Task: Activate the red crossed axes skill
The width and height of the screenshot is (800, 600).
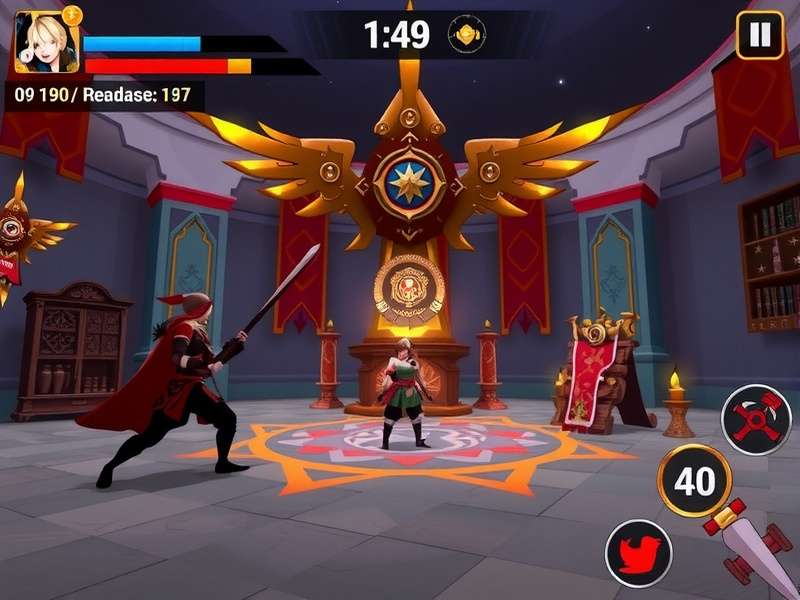Action: click(755, 420)
